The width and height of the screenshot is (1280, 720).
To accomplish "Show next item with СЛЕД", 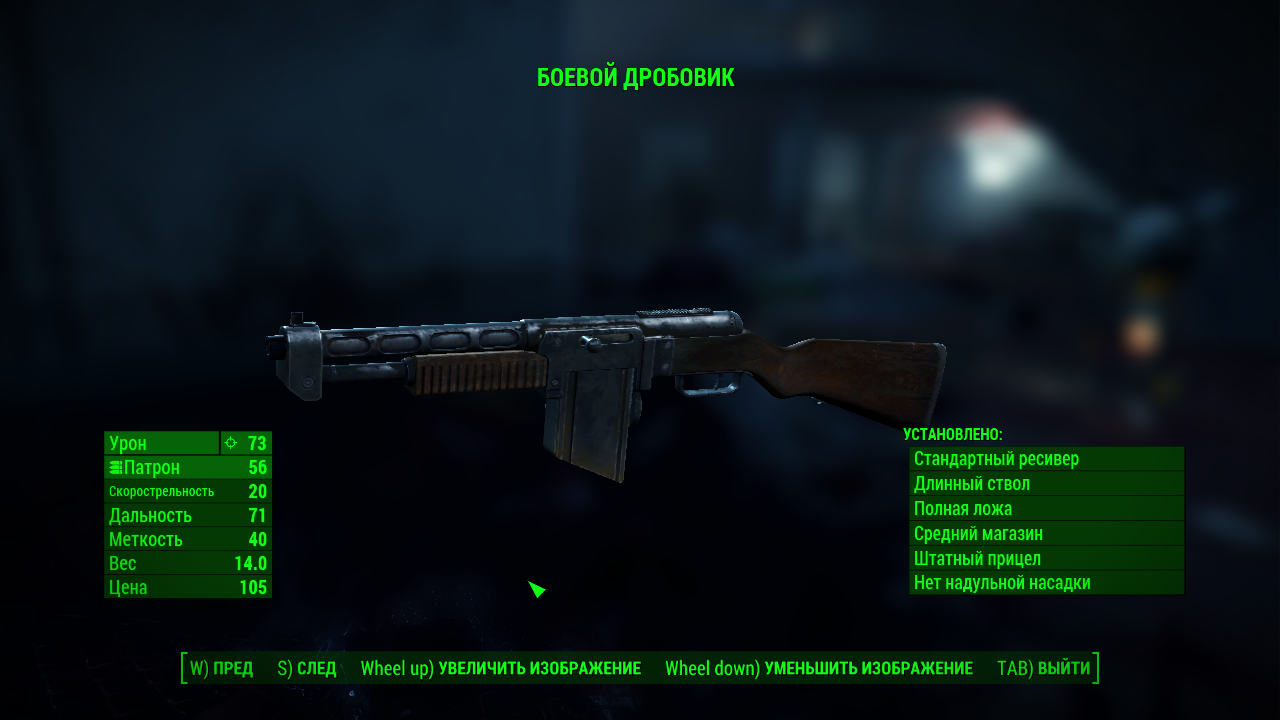I will [306, 668].
